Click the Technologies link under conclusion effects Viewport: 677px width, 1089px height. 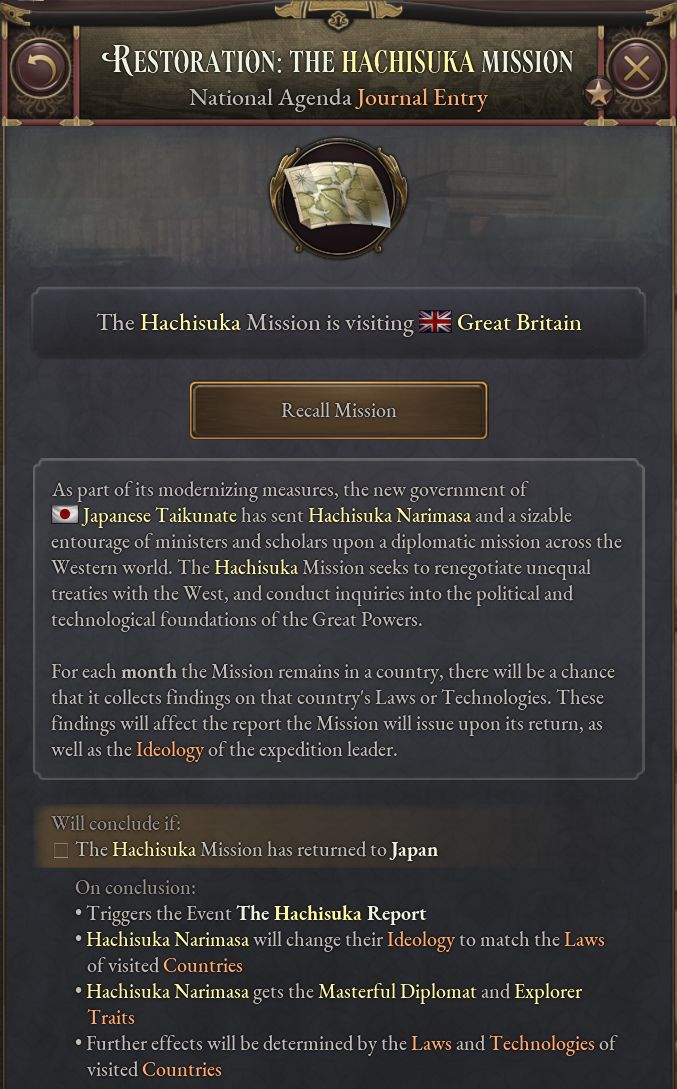[x=541, y=1043]
